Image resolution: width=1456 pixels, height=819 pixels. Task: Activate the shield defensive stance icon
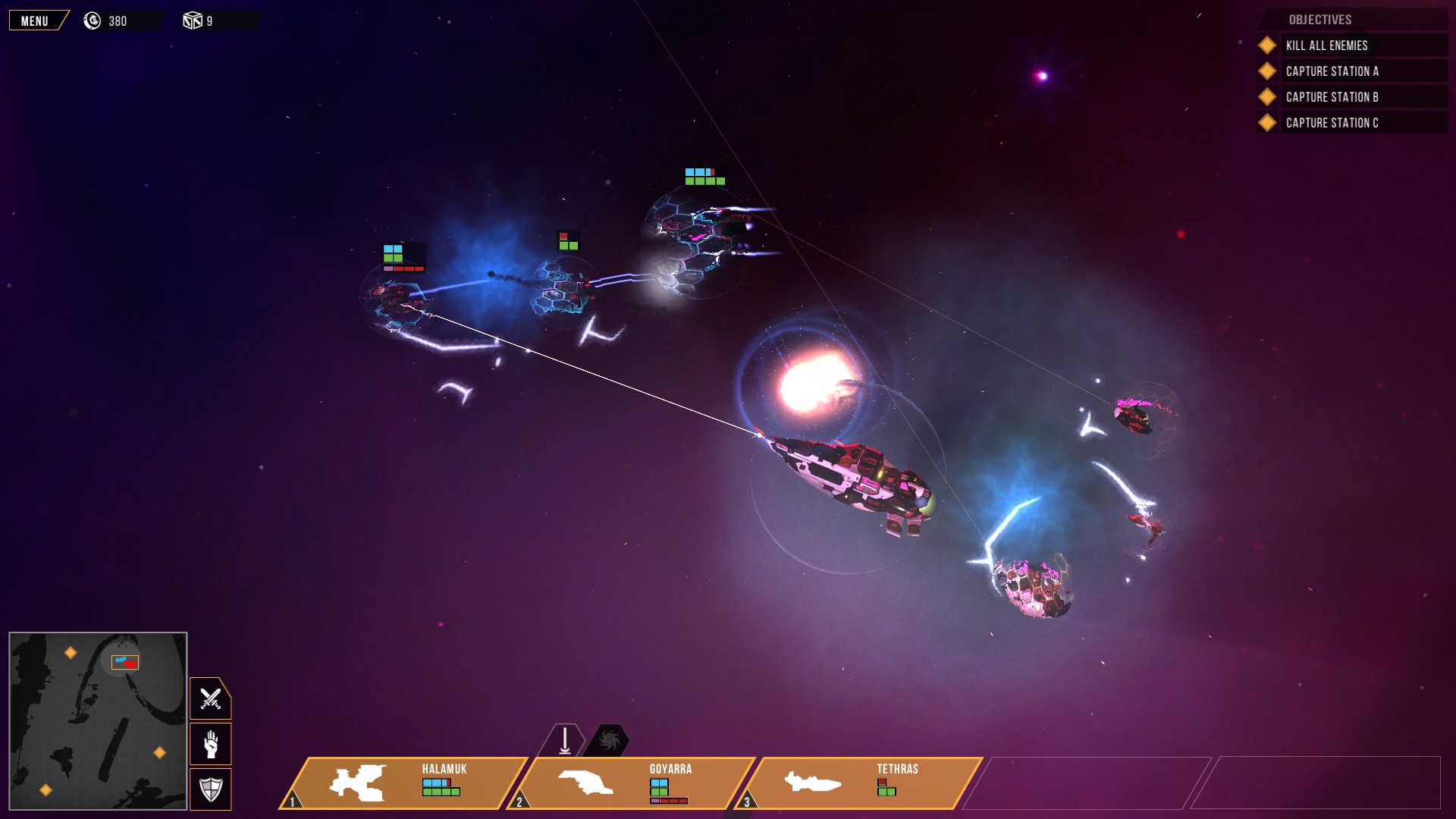[x=209, y=789]
